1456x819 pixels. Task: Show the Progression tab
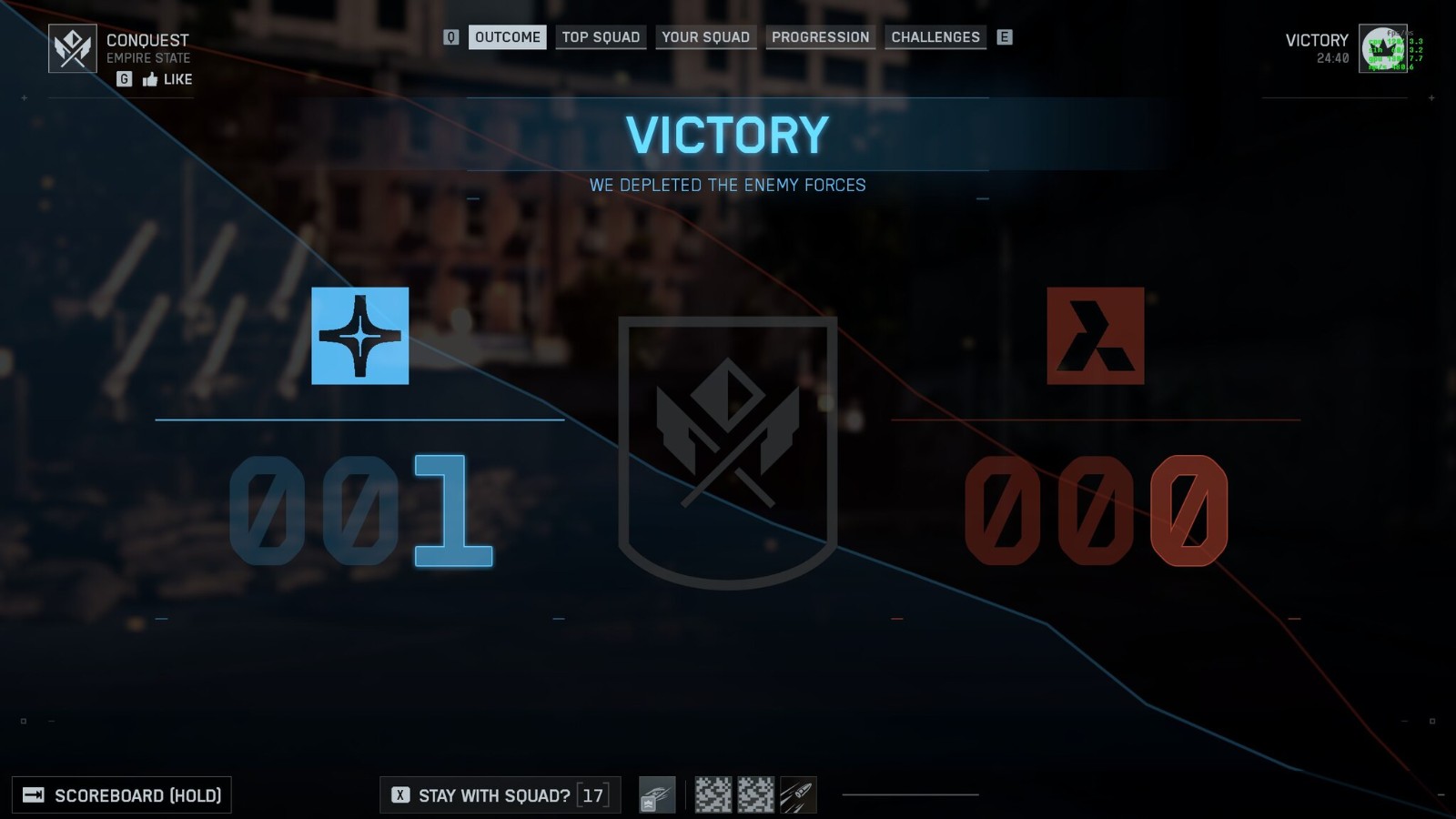coord(820,37)
